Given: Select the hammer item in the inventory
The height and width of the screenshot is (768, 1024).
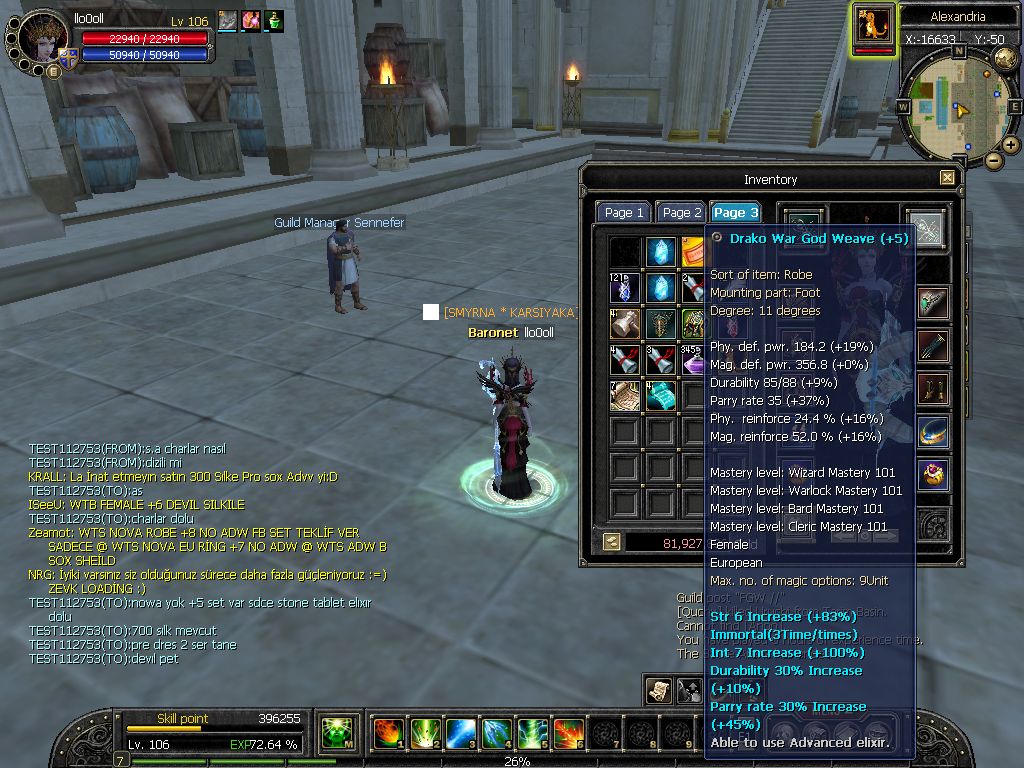Looking at the screenshot, I should tap(626, 324).
